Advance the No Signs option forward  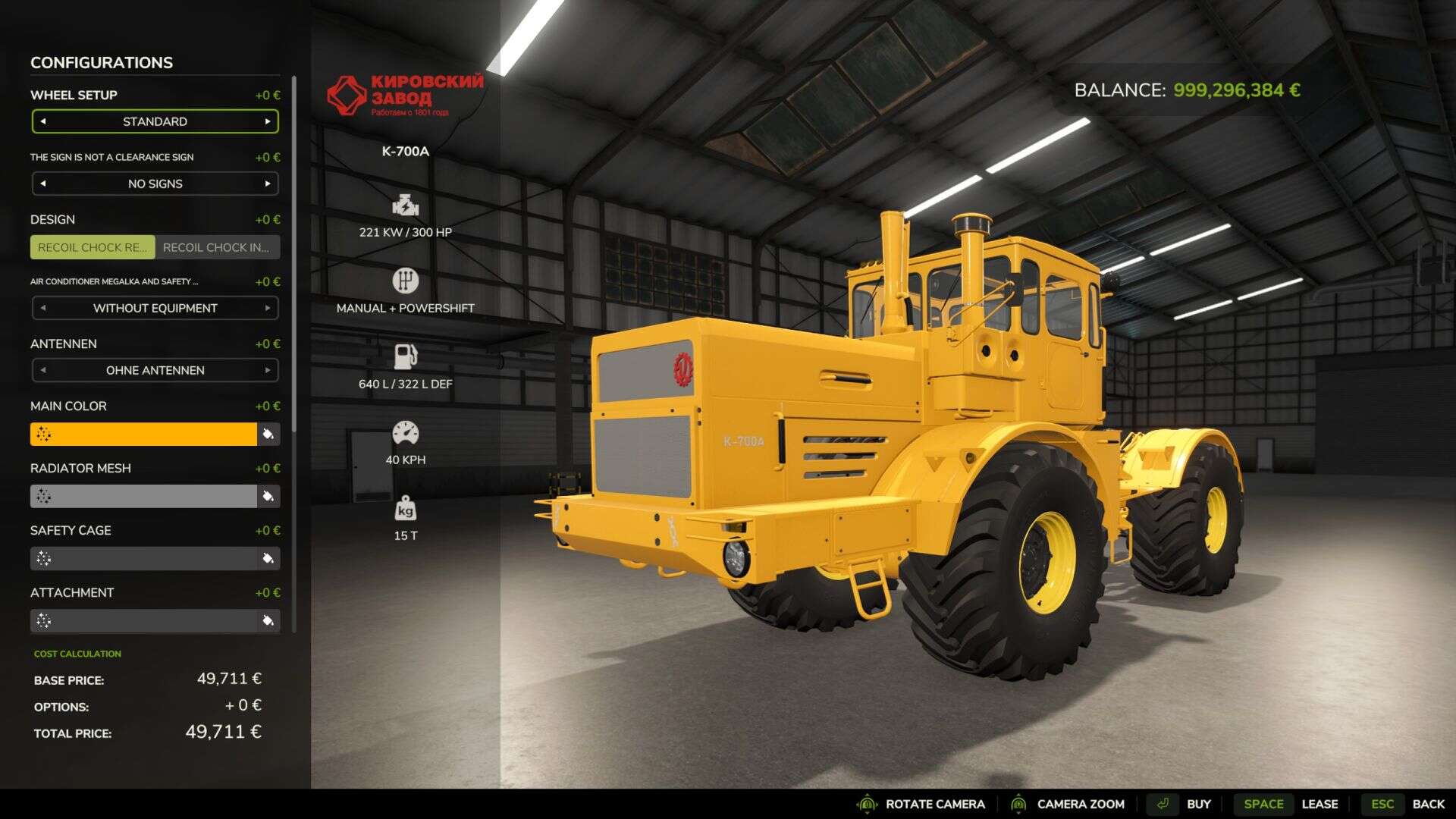point(267,184)
